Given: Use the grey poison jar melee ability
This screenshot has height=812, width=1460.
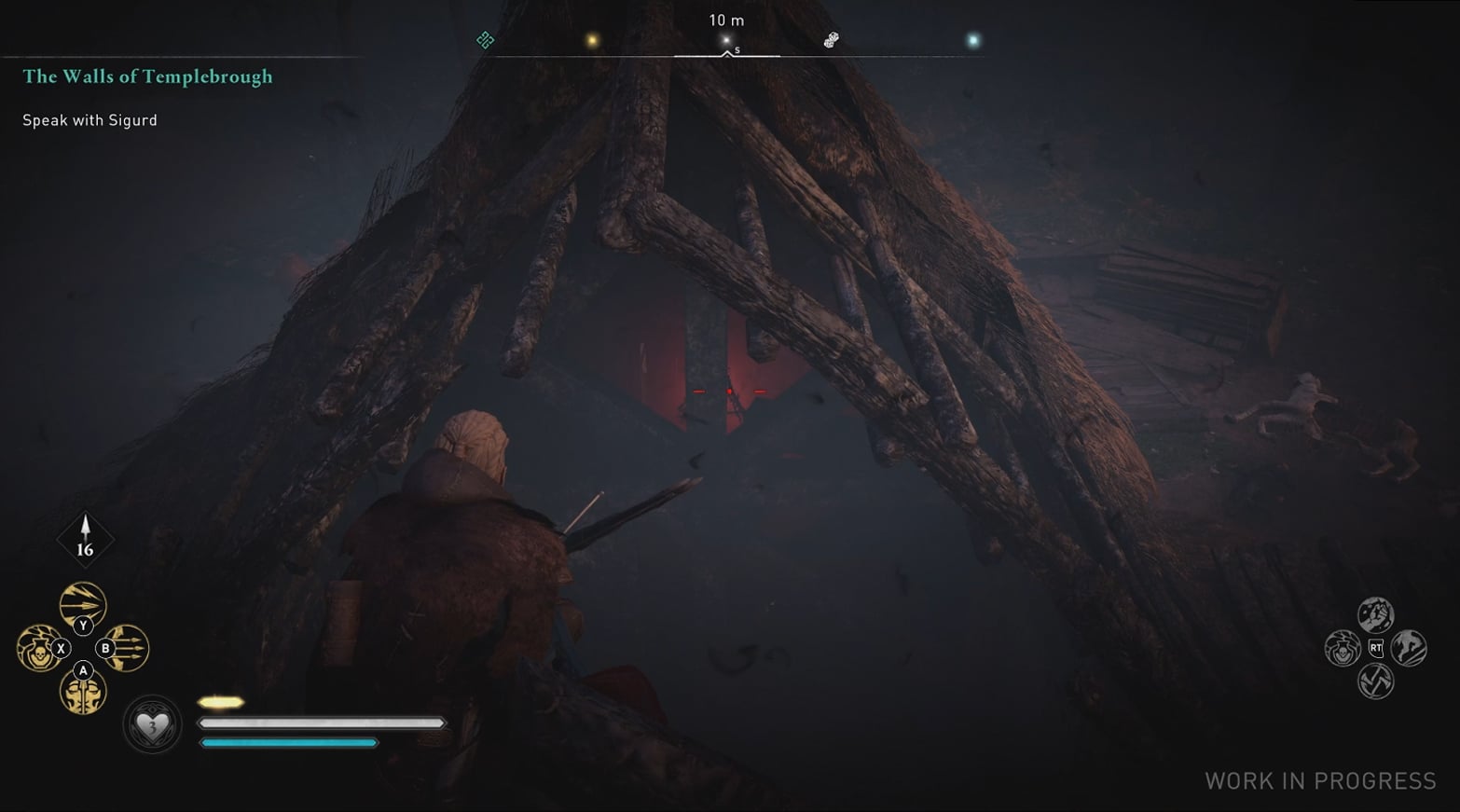Looking at the screenshot, I should pos(1343,648).
